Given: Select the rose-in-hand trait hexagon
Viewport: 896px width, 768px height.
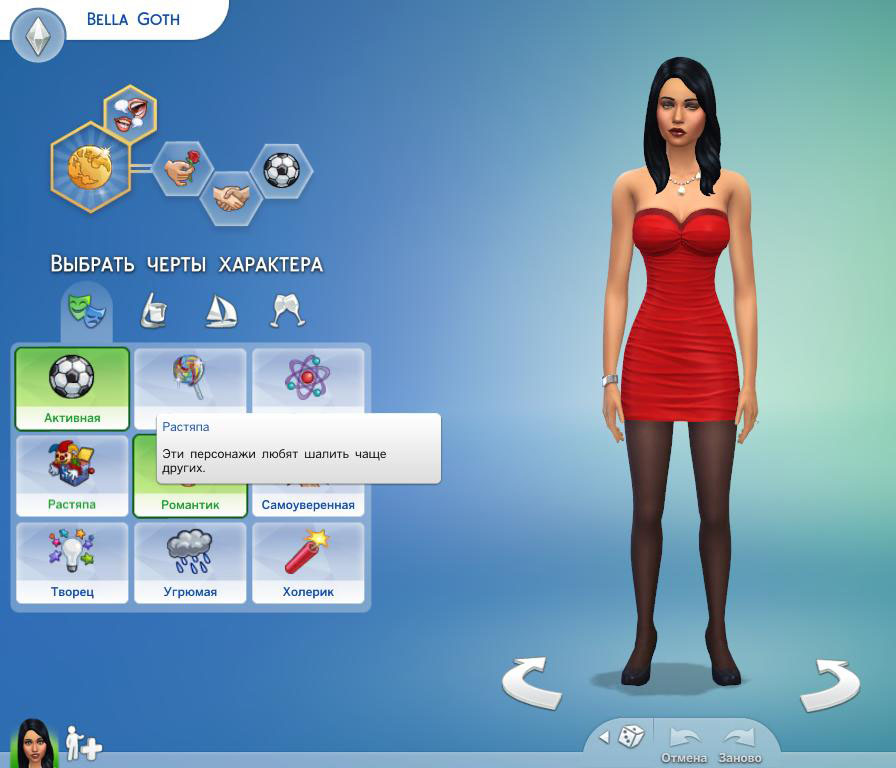Looking at the screenshot, I should tap(182, 168).
